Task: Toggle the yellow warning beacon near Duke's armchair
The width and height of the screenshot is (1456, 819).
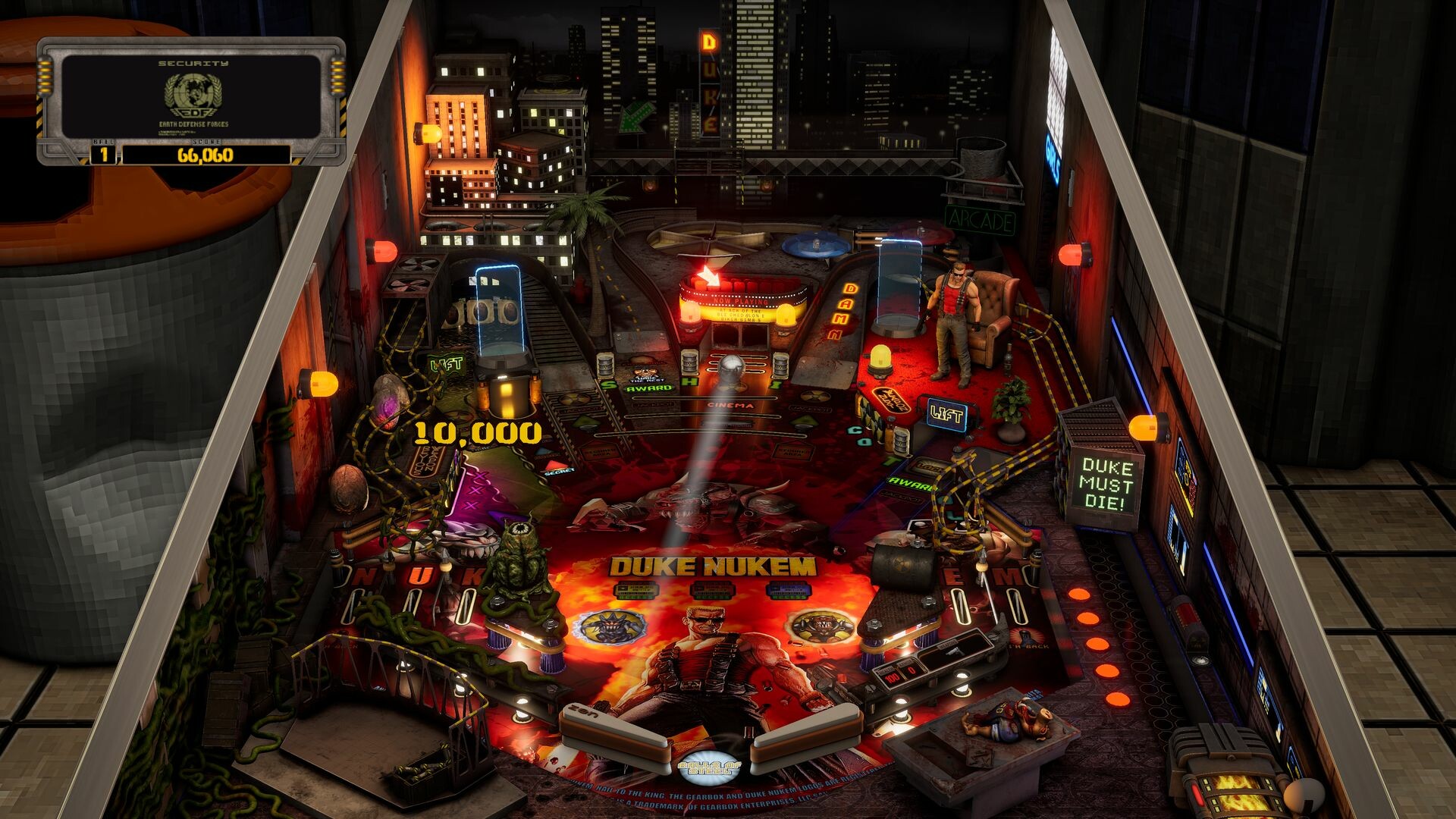Action: click(x=880, y=360)
